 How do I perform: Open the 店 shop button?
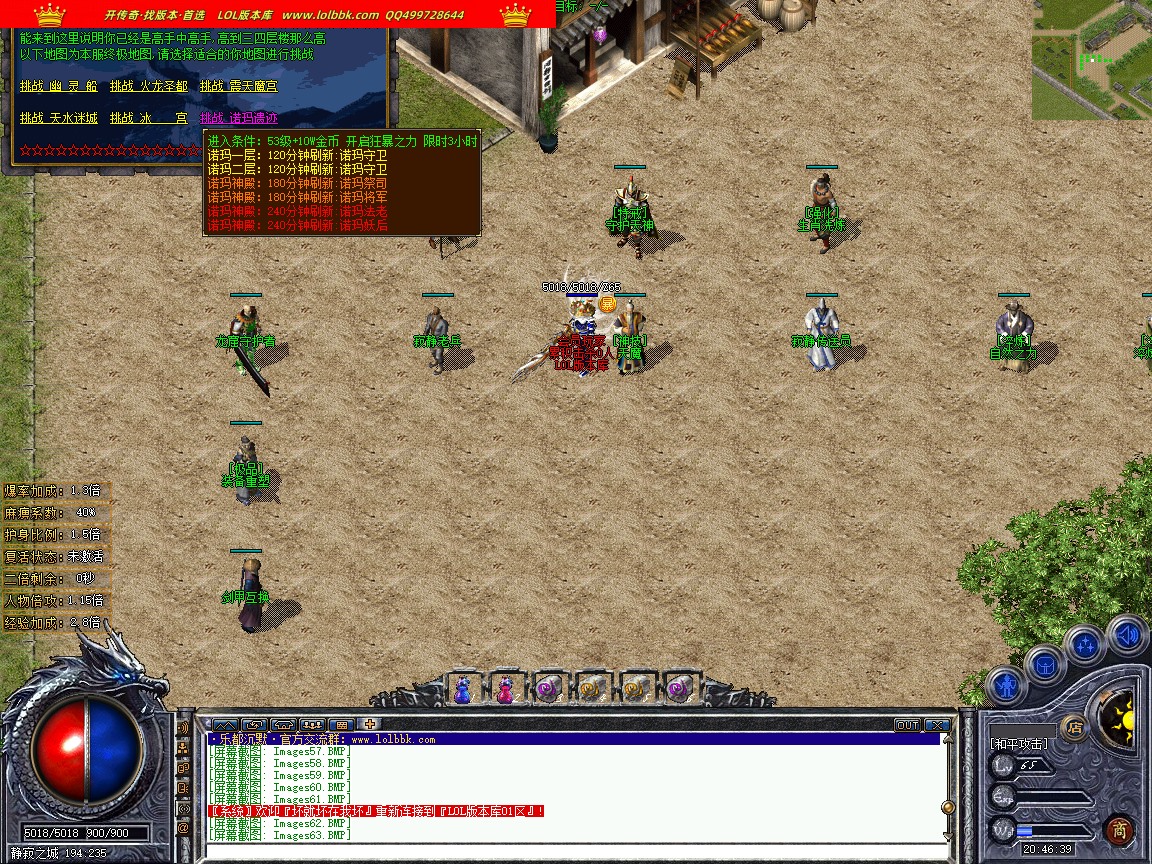(1074, 727)
